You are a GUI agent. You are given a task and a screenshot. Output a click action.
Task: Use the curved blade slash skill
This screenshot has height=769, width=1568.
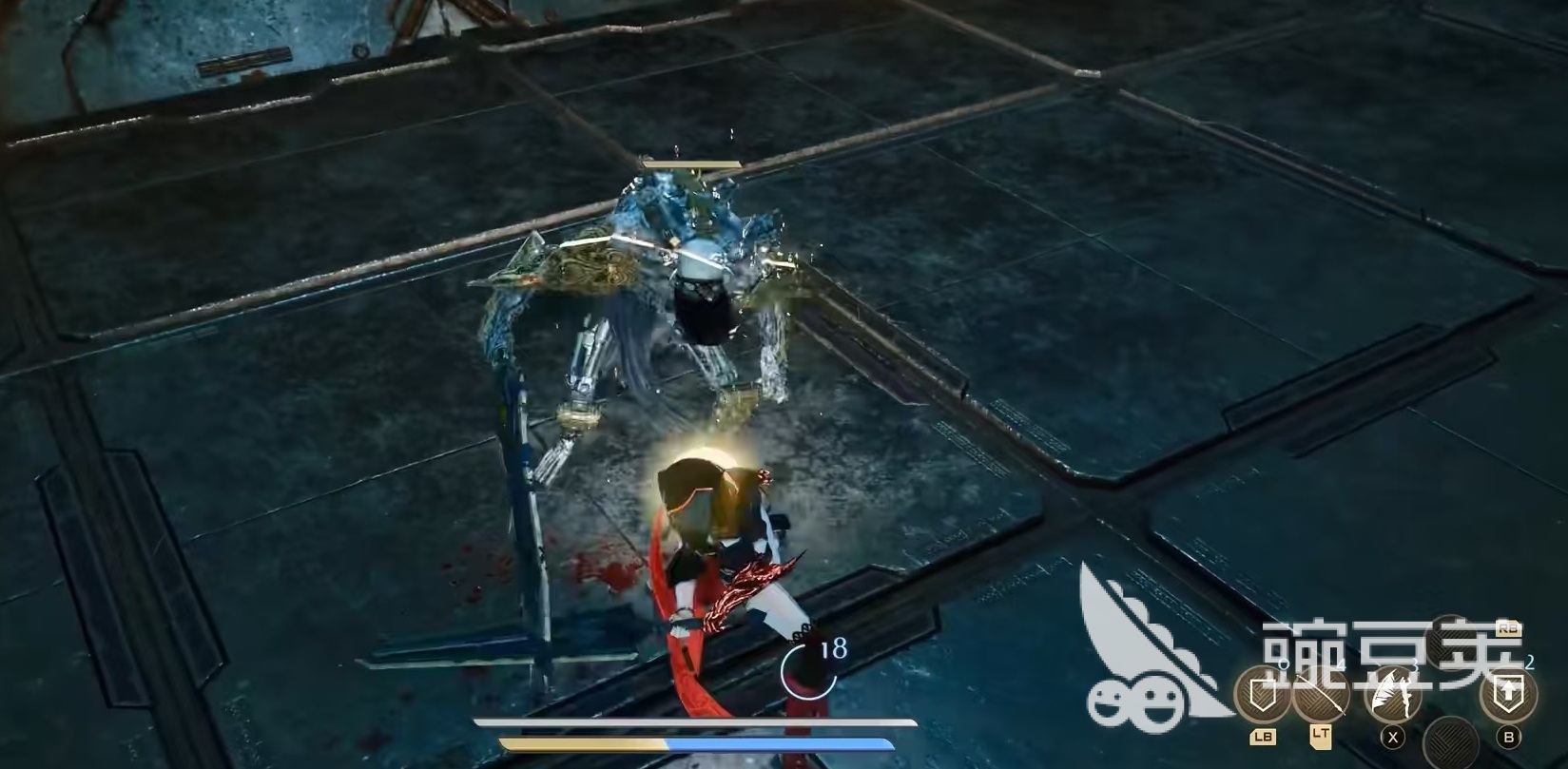[1320, 696]
